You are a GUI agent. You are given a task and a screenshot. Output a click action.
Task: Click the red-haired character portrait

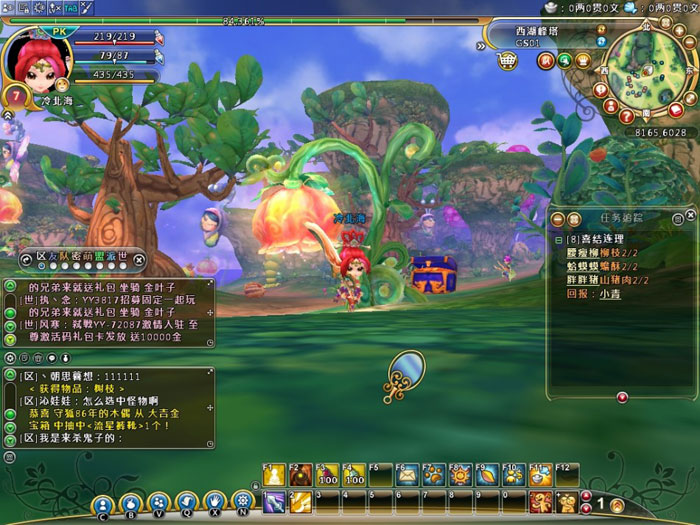click(x=39, y=57)
